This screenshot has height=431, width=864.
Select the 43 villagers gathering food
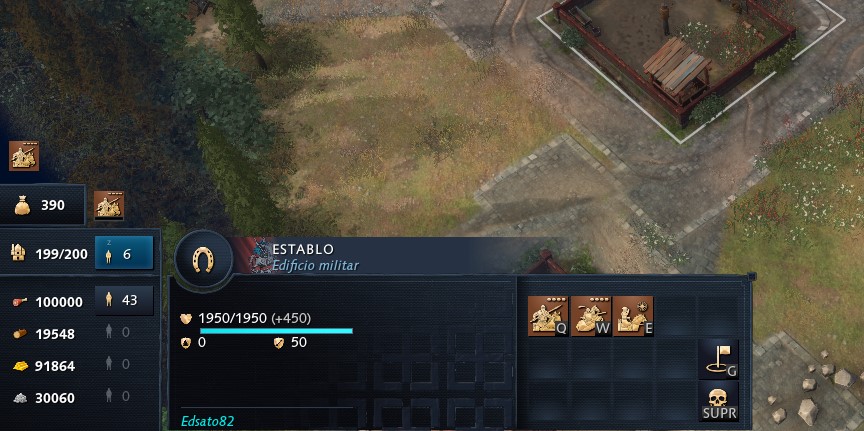[x=124, y=300]
